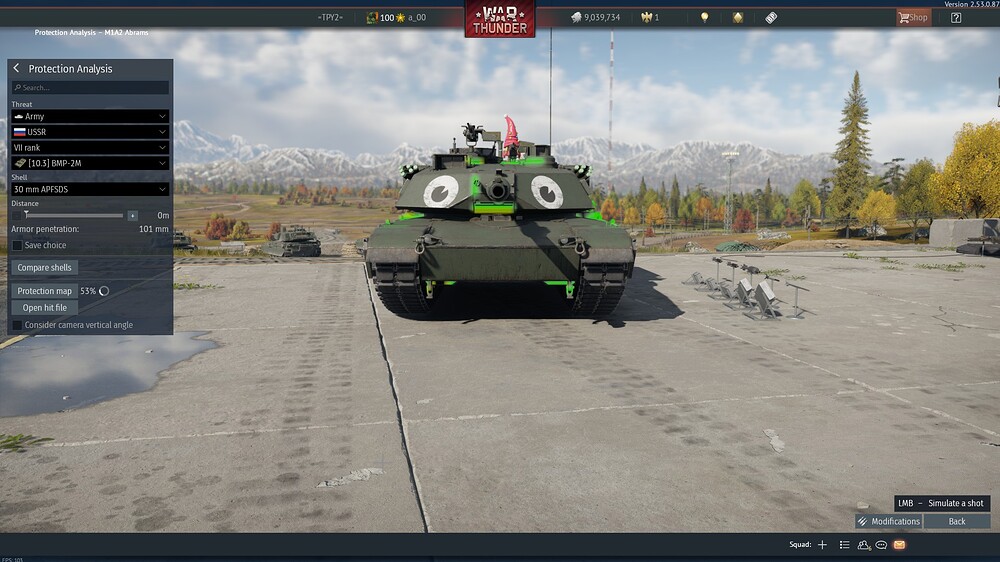Open the chat speech bubble icon
Viewport: 1000px width, 562px height.
[881, 545]
